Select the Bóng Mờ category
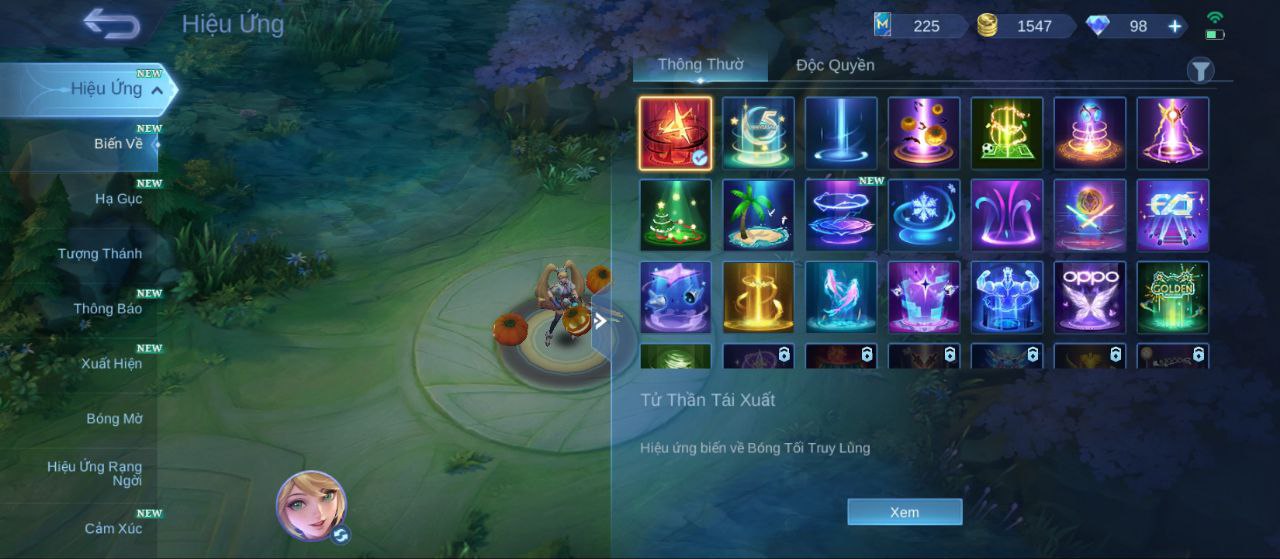1280x559 pixels. tap(114, 419)
